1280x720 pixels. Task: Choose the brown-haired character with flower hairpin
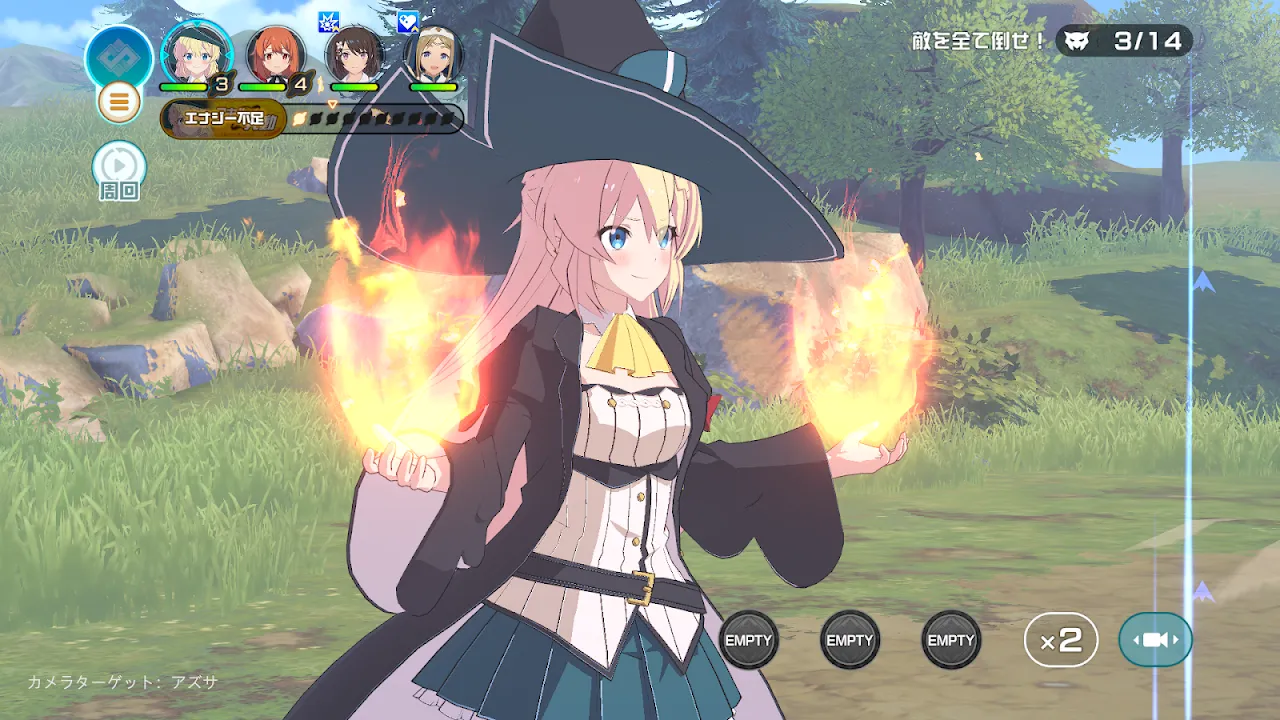point(354,54)
